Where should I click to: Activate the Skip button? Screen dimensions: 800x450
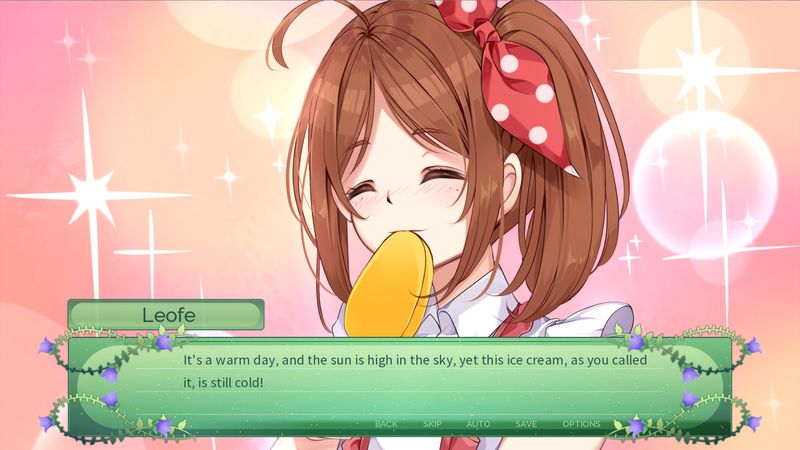[432, 424]
